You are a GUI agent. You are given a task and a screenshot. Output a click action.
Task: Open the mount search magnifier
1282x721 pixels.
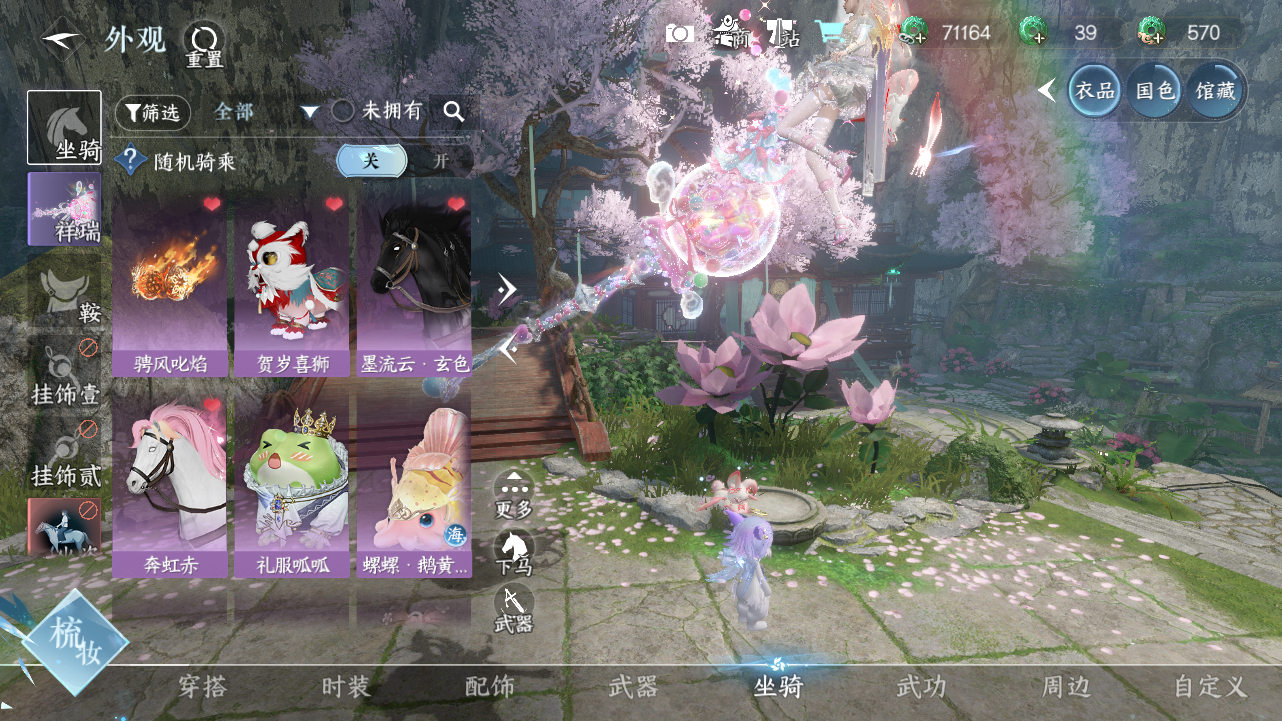(454, 112)
